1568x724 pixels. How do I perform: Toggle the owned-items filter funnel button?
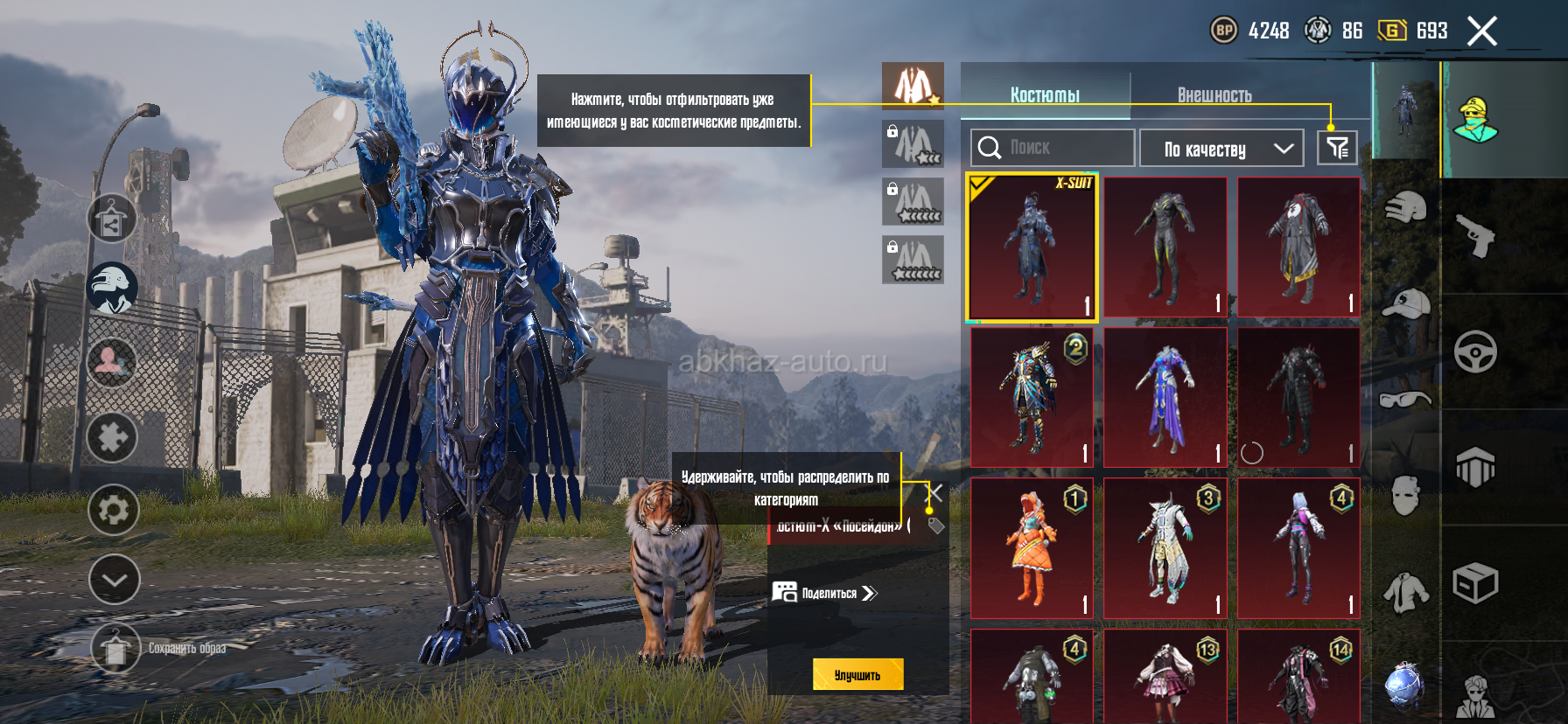coord(1338,148)
